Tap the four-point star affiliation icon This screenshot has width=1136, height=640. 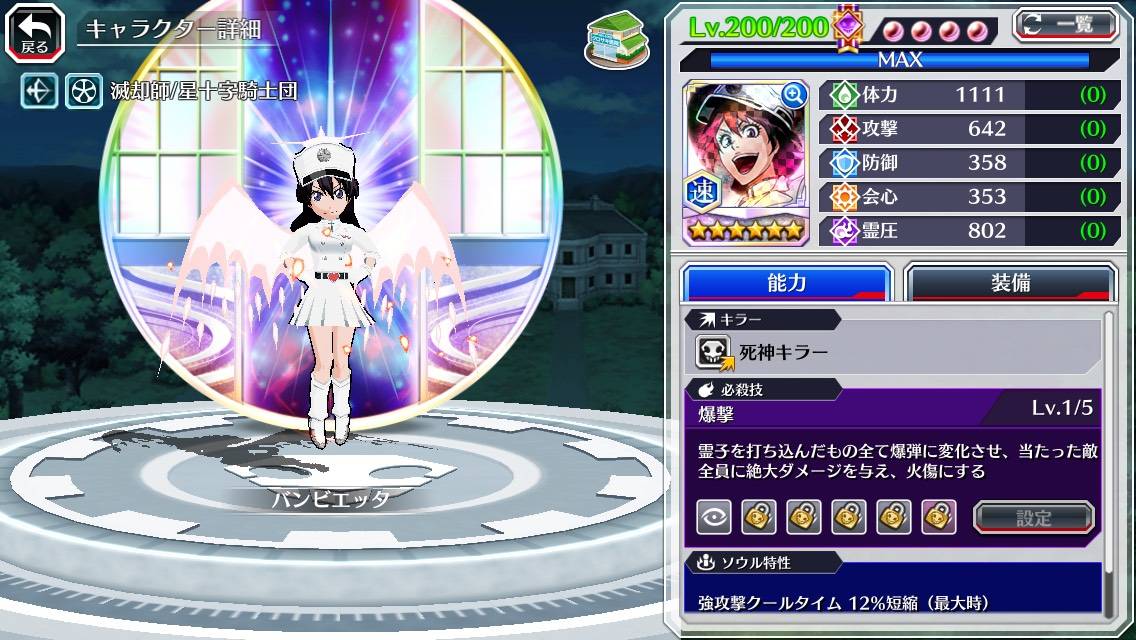[x=40, y=92]
